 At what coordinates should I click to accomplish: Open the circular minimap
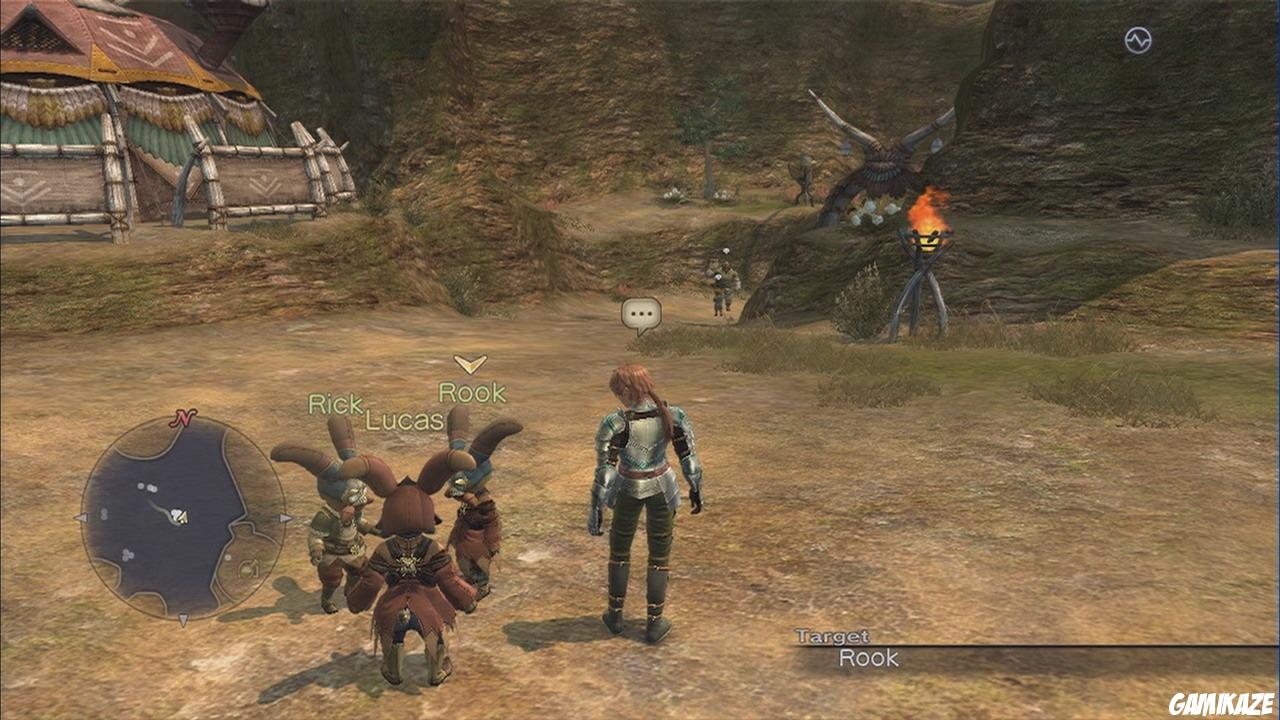pos(182,517)
